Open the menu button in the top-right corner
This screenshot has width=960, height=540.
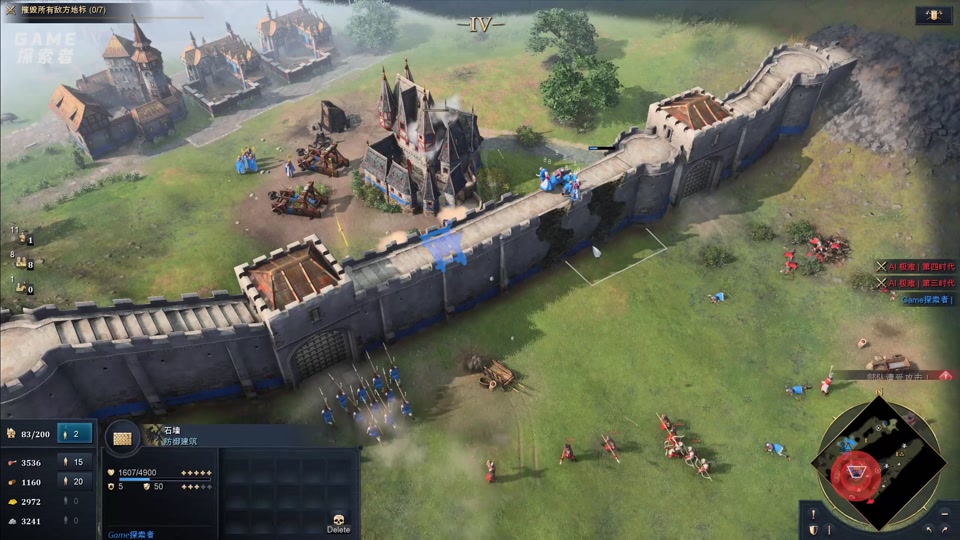[933, 16]
